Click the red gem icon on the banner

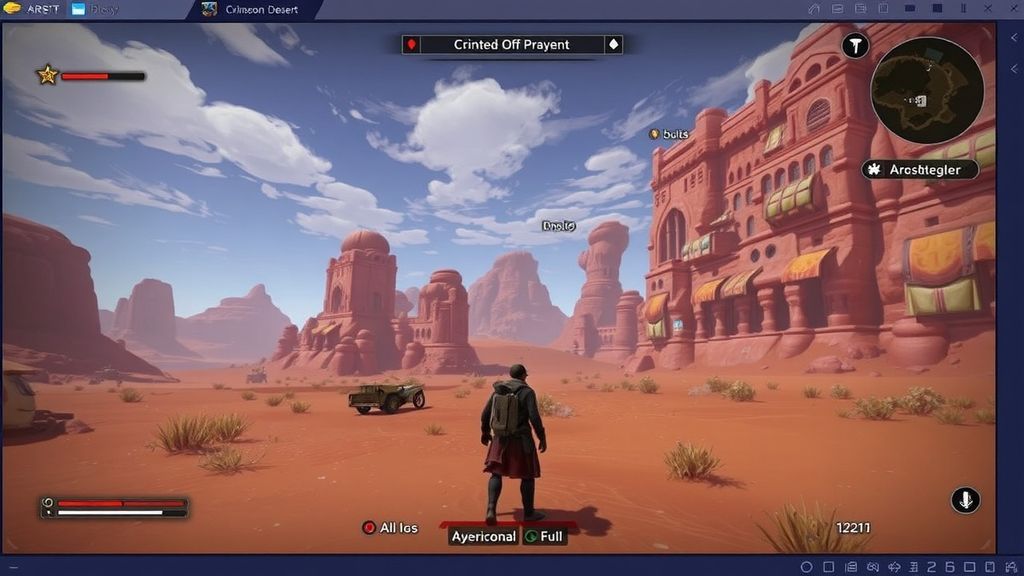(x=411, y=45)
